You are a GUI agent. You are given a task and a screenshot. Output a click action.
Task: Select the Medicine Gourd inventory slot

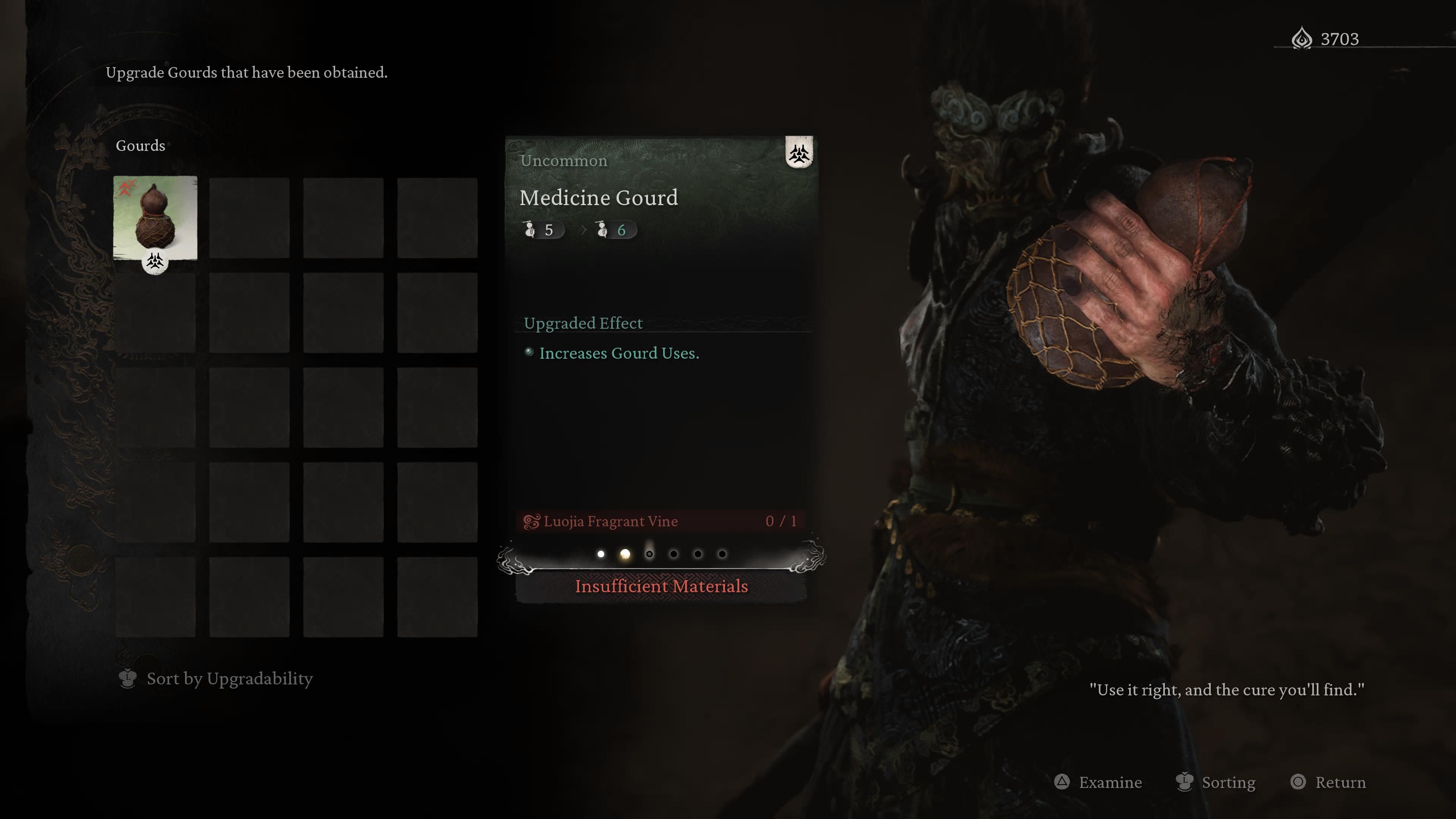pos(155,218)
